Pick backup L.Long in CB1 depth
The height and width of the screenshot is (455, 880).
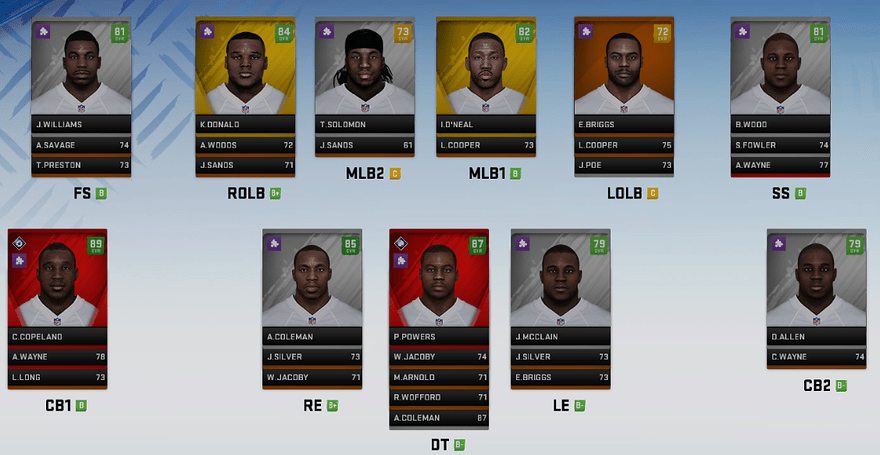click(57, 377)
